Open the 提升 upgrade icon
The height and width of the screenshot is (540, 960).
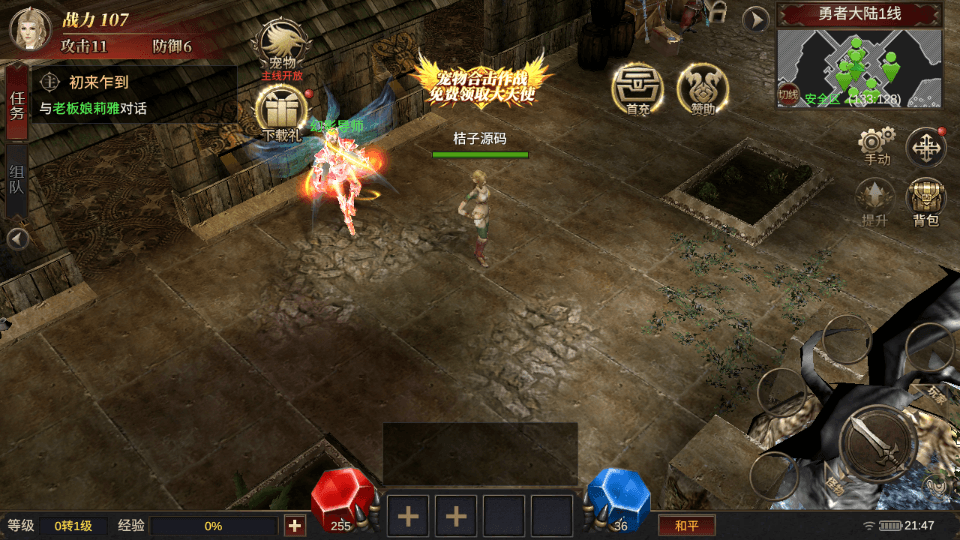tap(875, 203)
